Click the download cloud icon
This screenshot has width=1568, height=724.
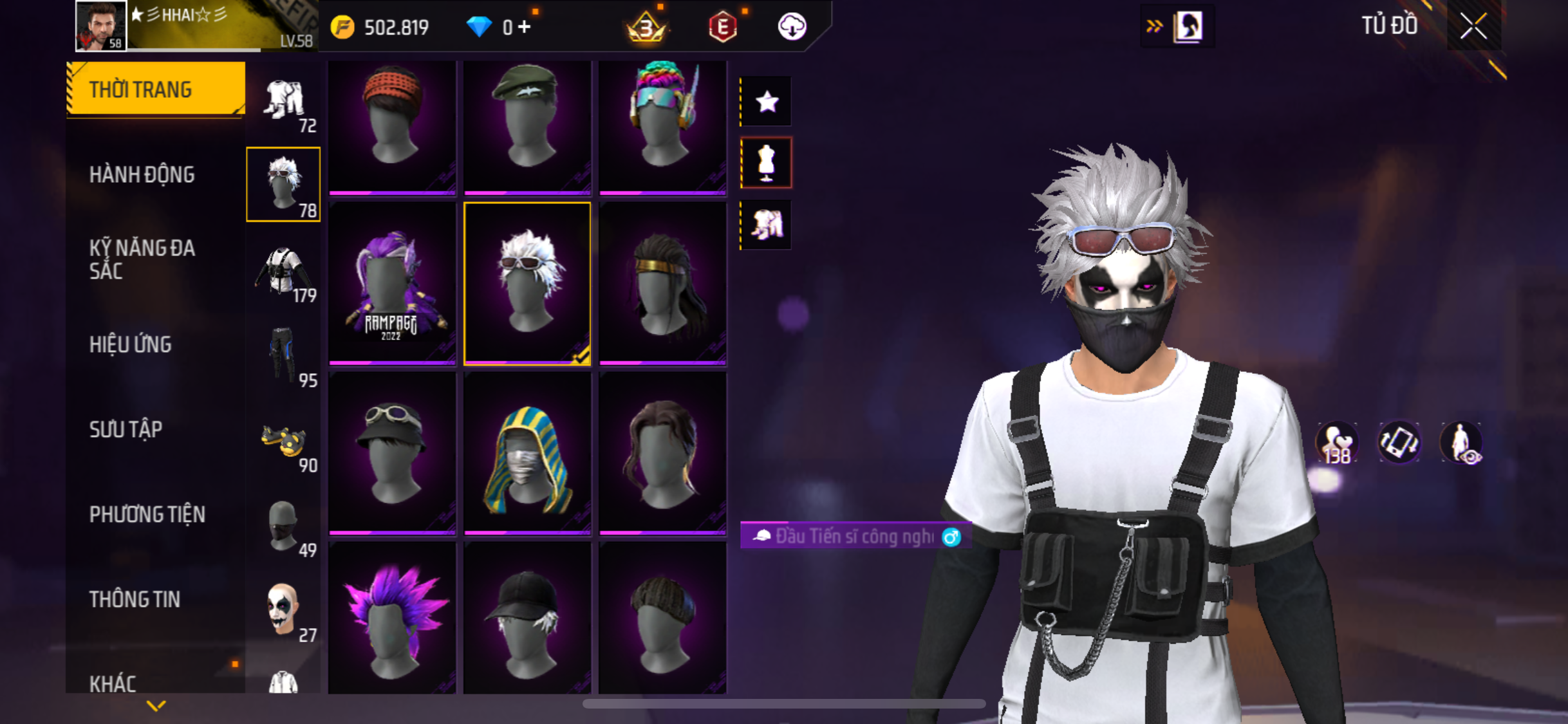point(792,27)
